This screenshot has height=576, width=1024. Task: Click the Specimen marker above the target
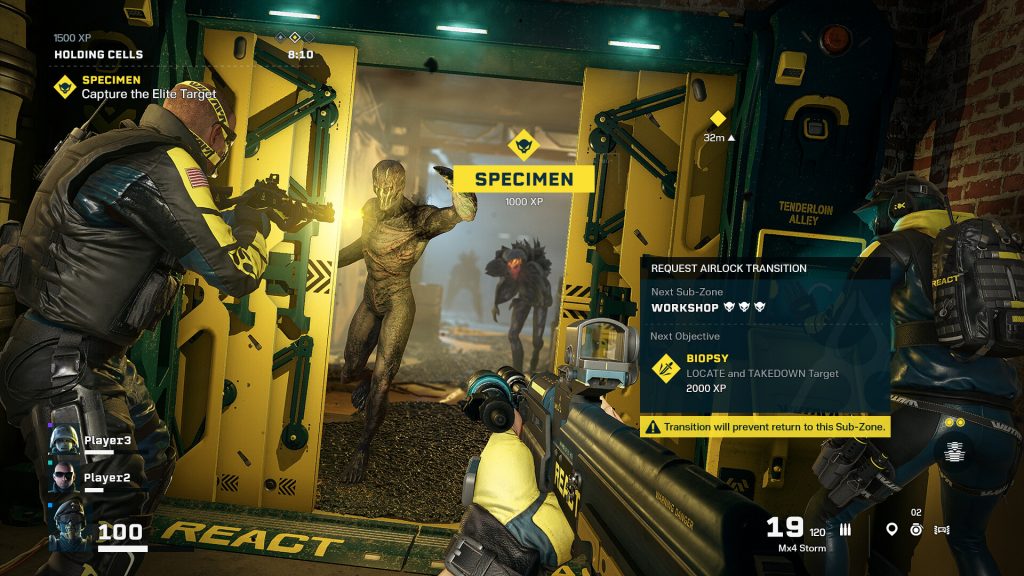click(523, 147)
